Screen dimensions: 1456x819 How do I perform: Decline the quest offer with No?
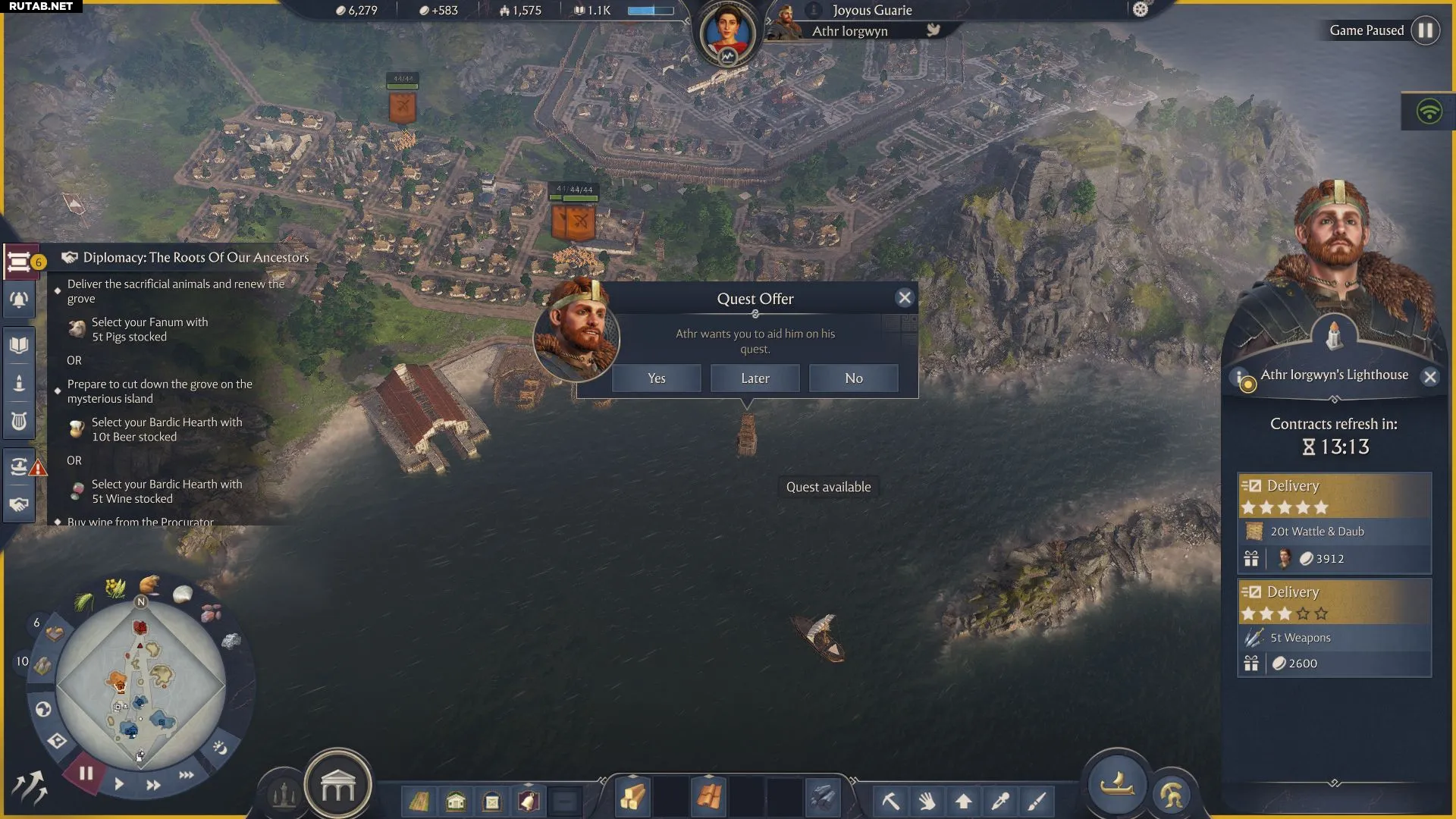(853, 378)
